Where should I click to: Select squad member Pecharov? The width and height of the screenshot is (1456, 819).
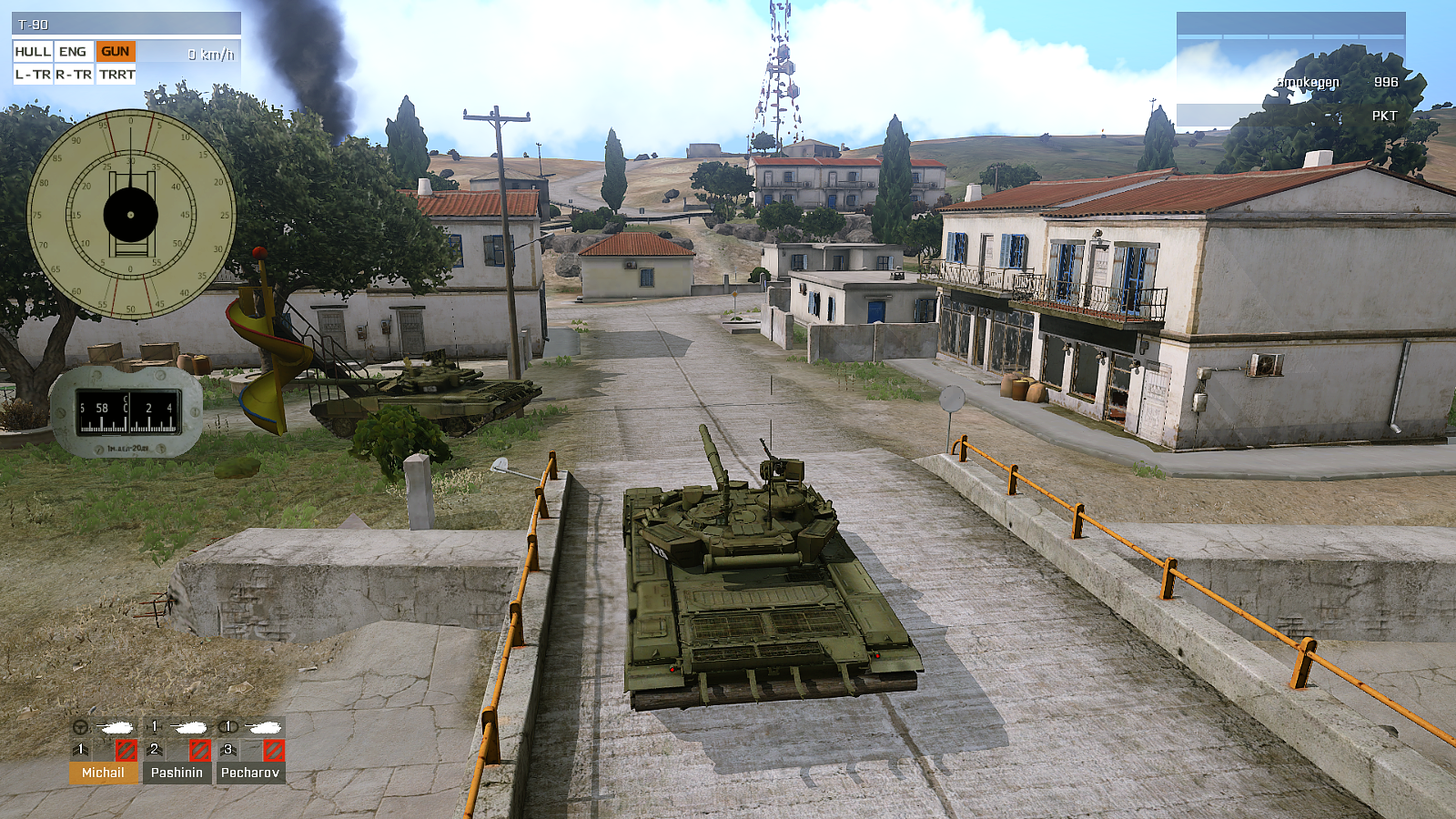point(249,772)
